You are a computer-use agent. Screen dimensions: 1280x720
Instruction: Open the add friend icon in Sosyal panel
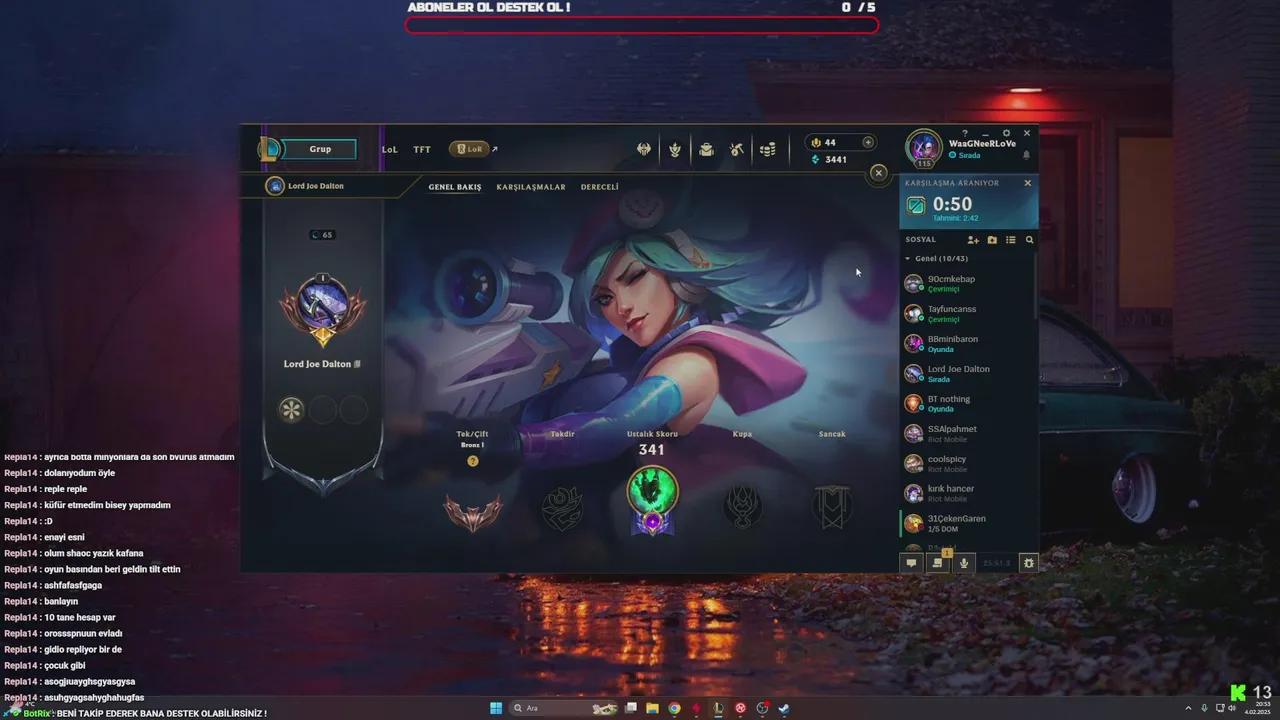[973, 240]
